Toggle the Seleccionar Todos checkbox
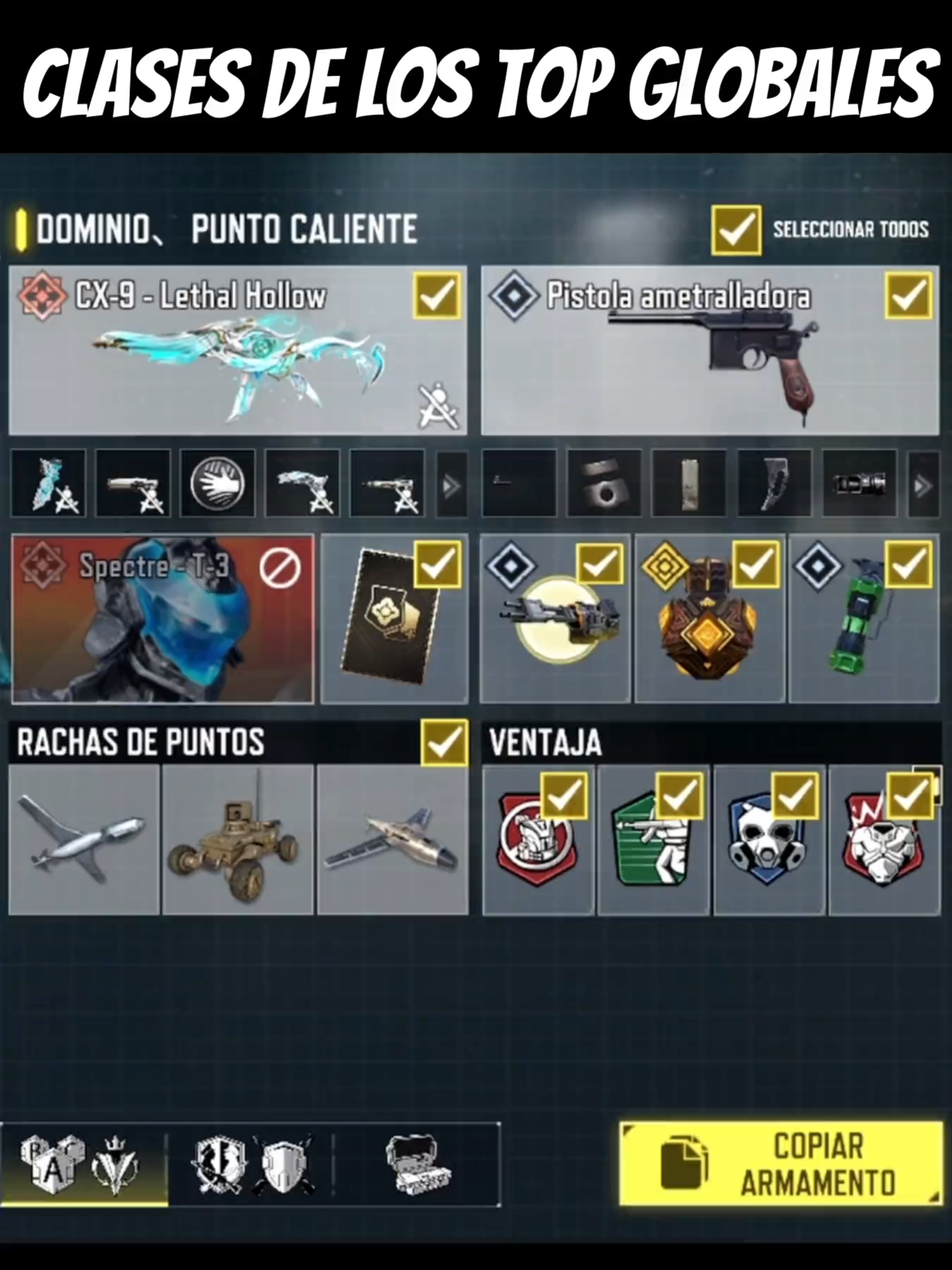 (735, 232)
